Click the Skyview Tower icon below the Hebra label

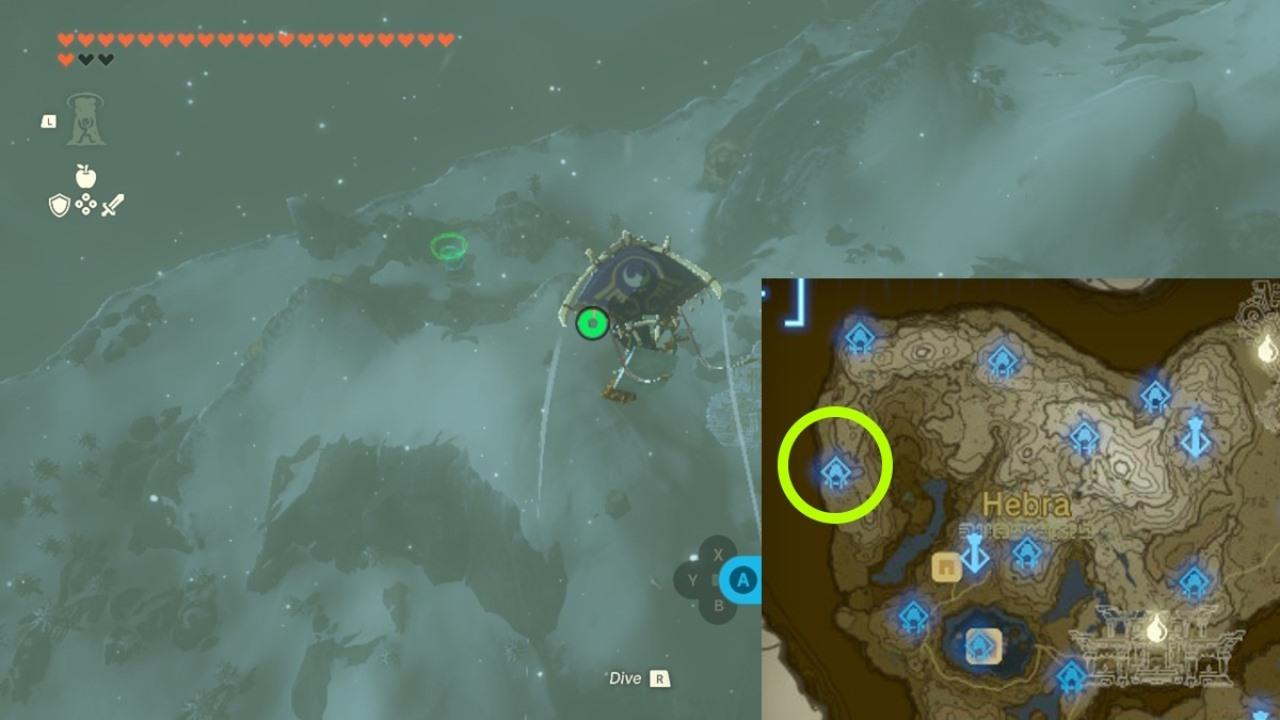(974, 551)
